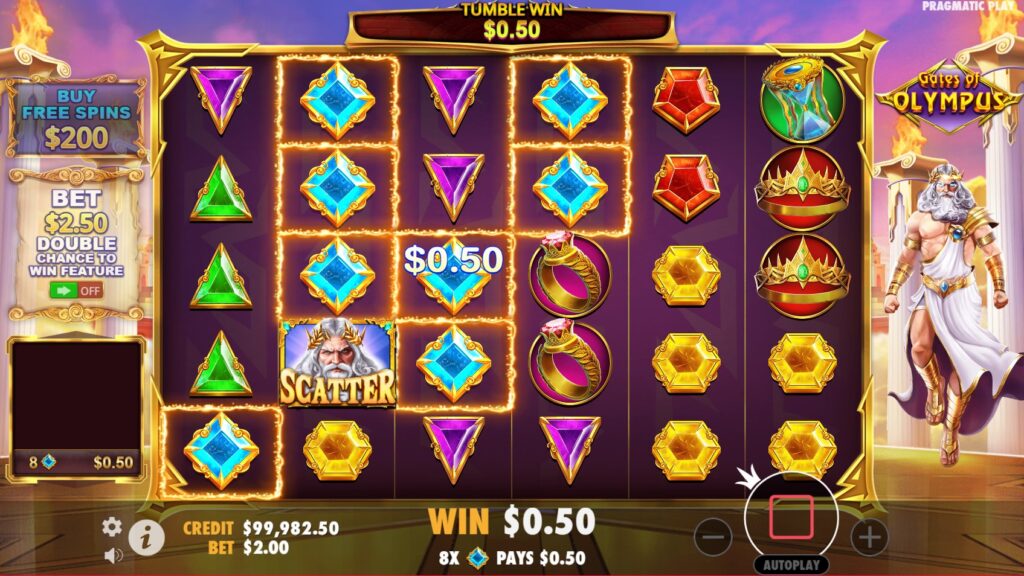
Task: Open the settings gear
Action: tap(112, 526)
